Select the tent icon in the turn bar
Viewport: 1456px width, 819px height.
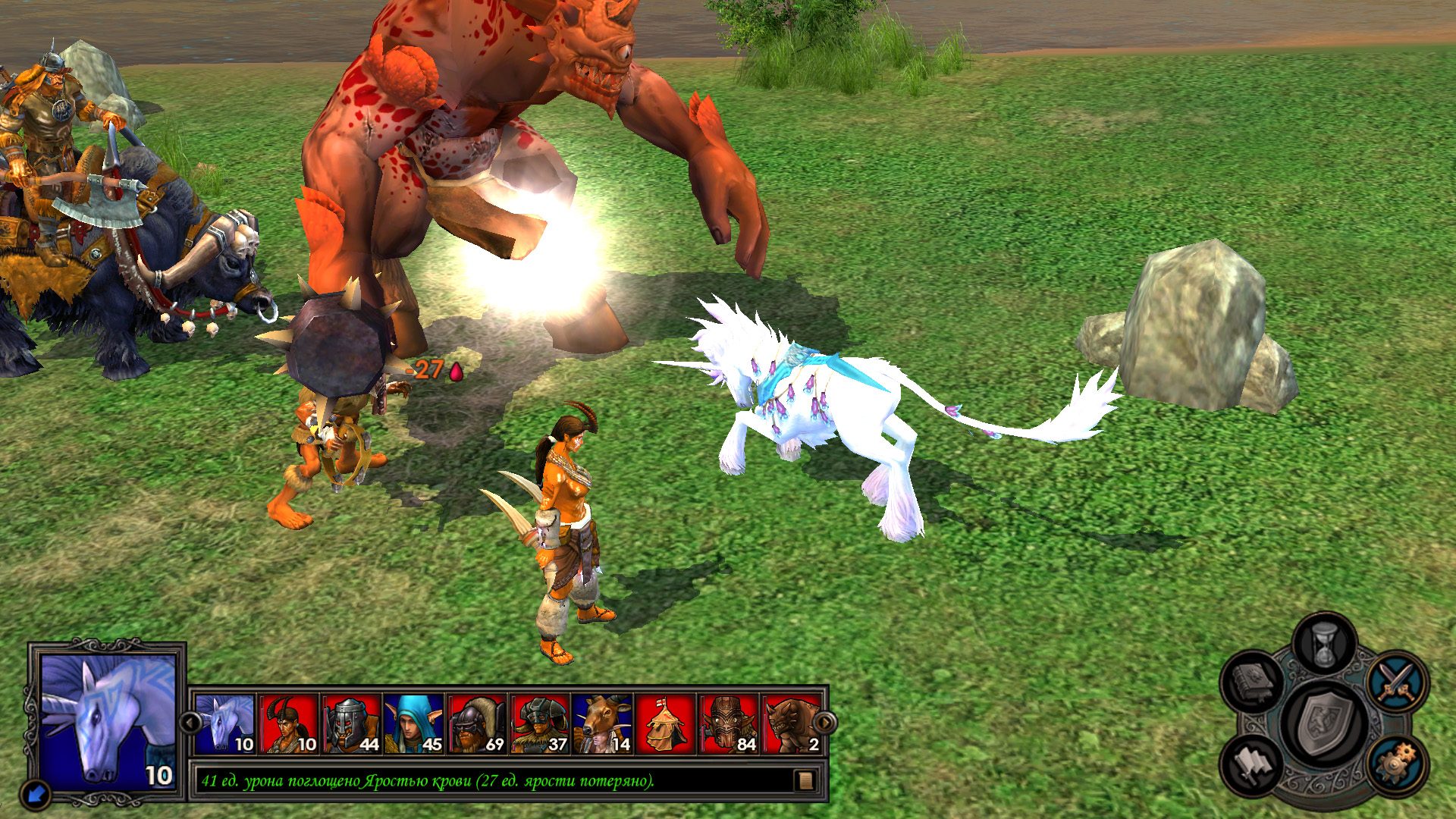pyautogui.click(x=666, y=724)
